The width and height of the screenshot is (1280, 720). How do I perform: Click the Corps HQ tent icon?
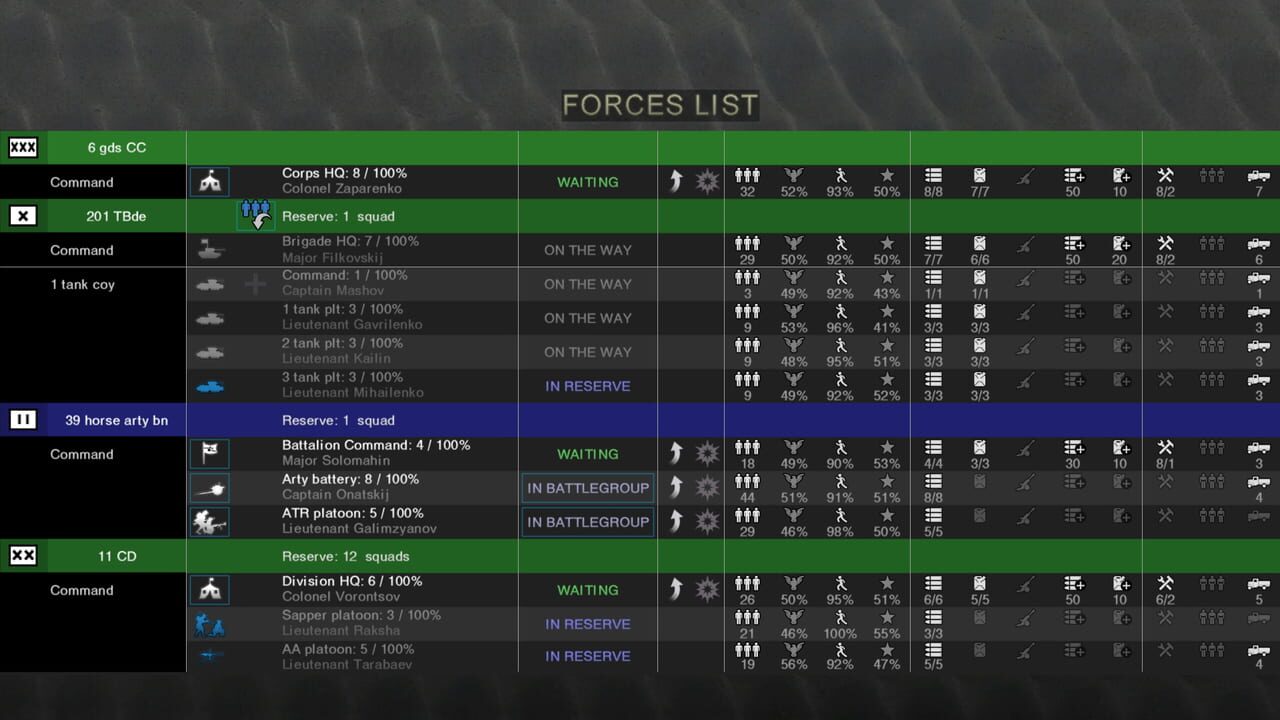click(209, 181)
